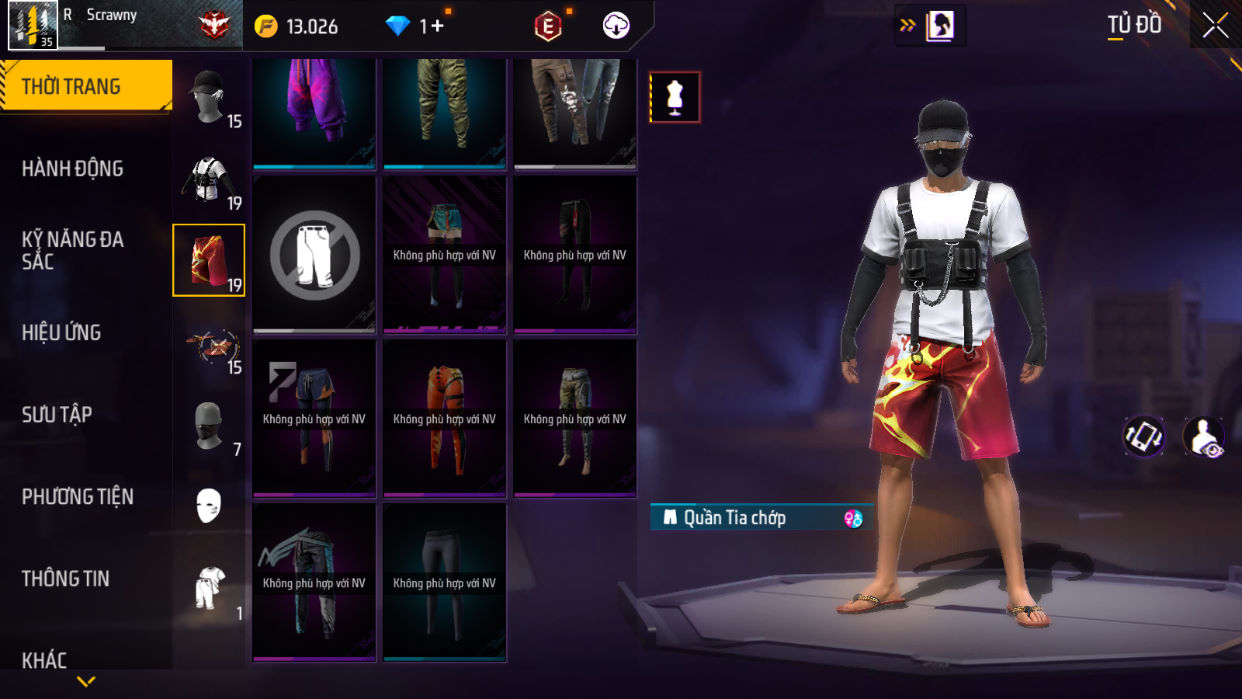Open the player profile avatar
1242x699 pixels.
click(32, 25)
